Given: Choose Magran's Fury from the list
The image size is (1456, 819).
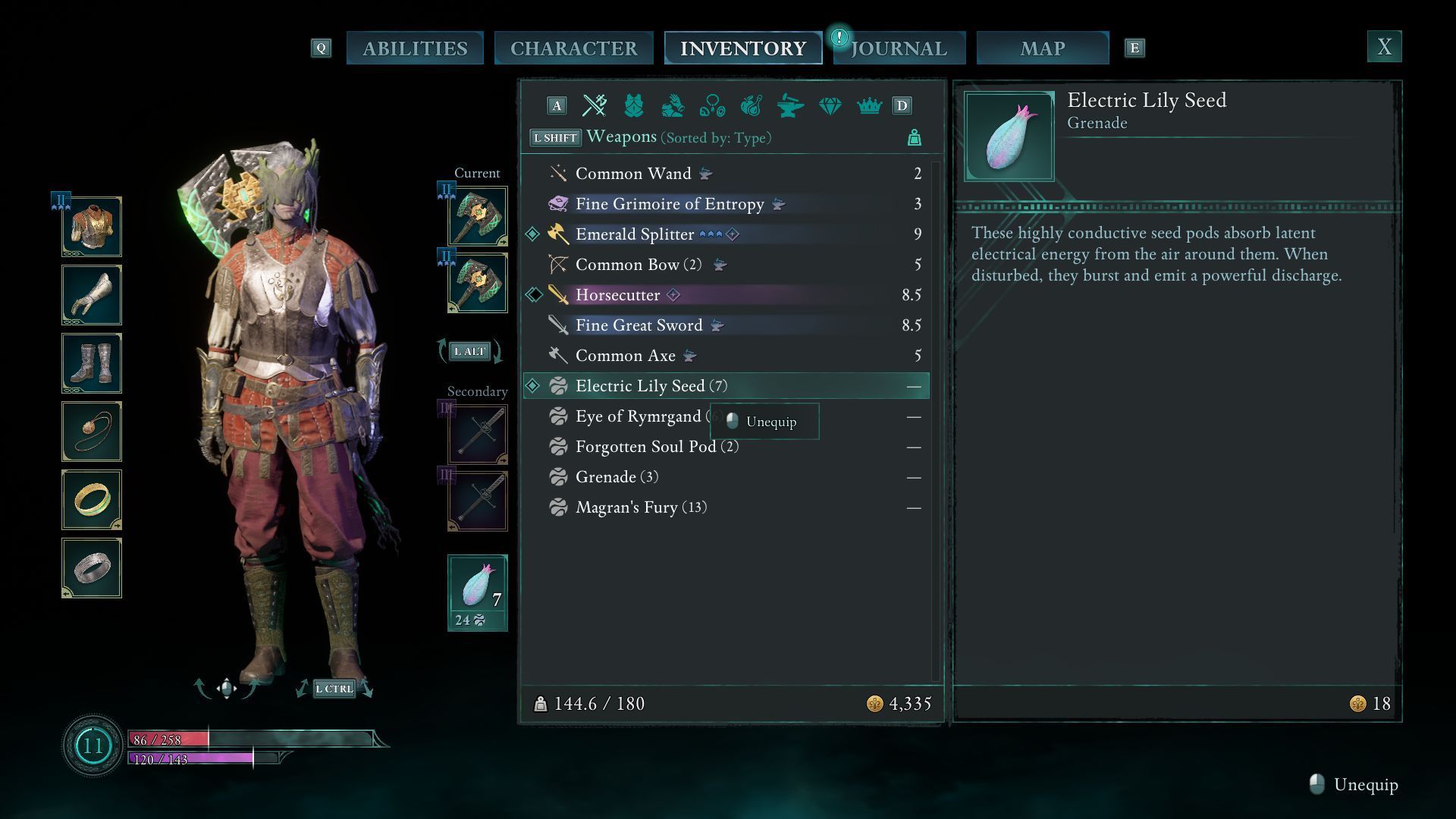Looking at the screenshot, I should 626,507.
